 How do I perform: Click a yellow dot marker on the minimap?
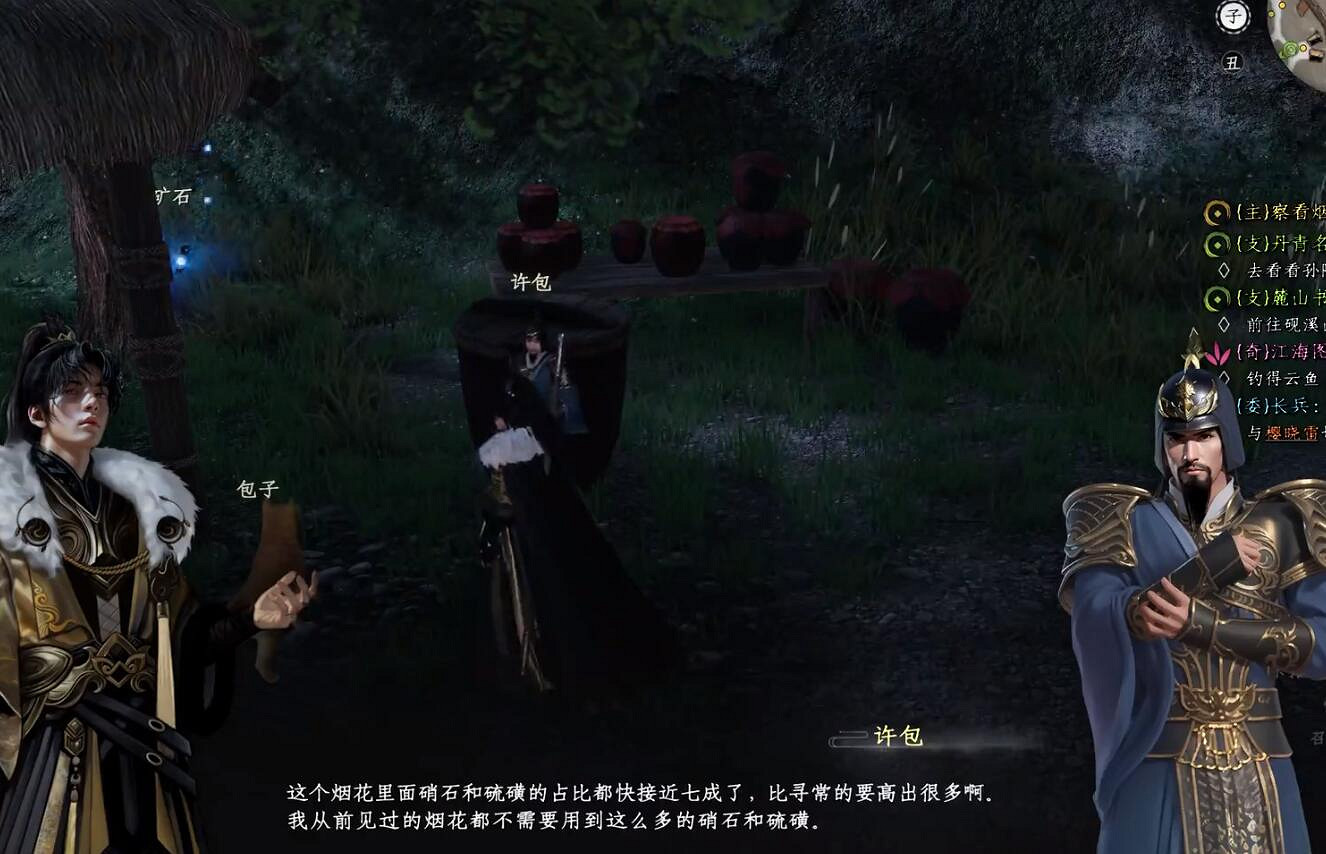pos(1282,5)
